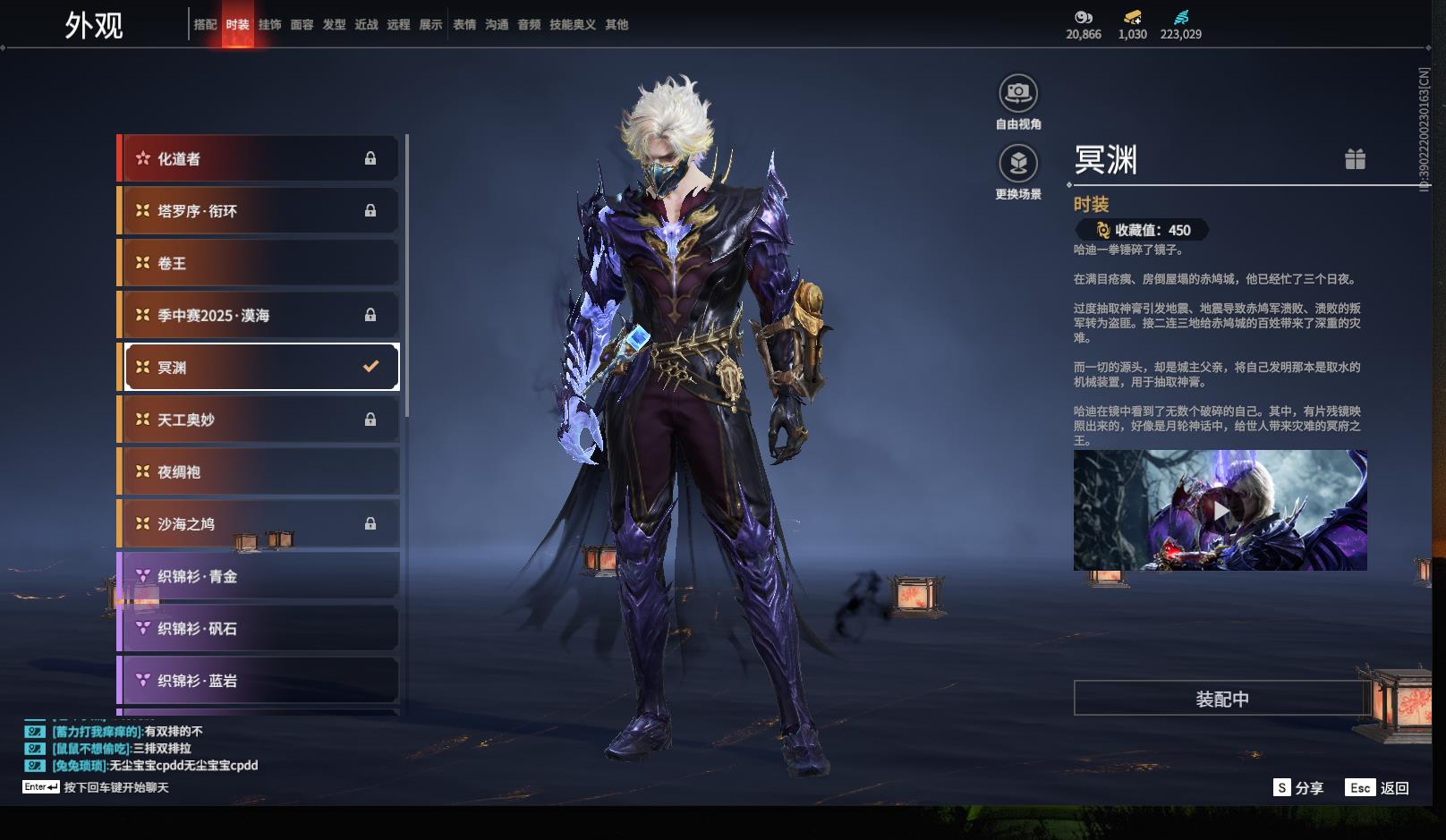Select the 塔罗序·衔环 outfit

[259, 211]
